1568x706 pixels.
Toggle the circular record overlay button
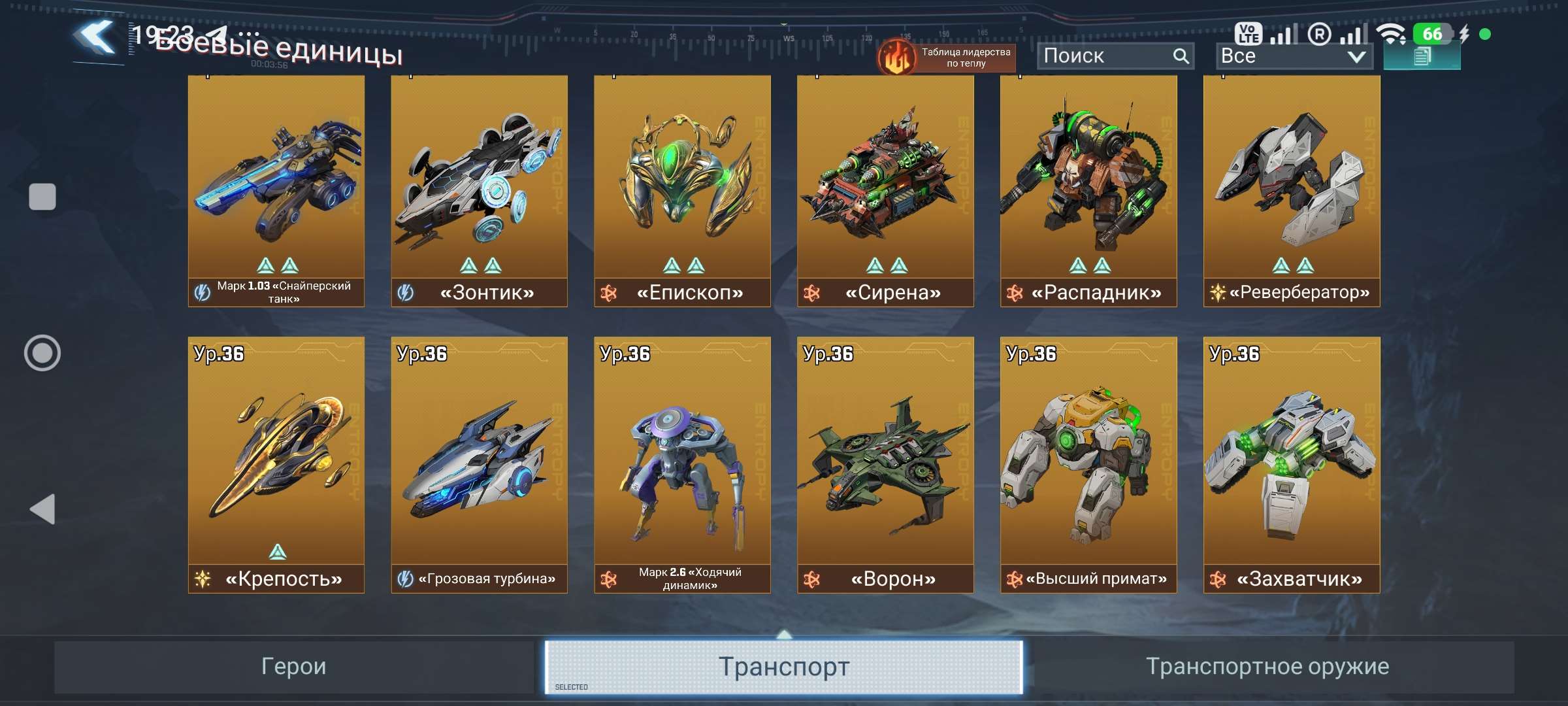(x=42, y=353)
